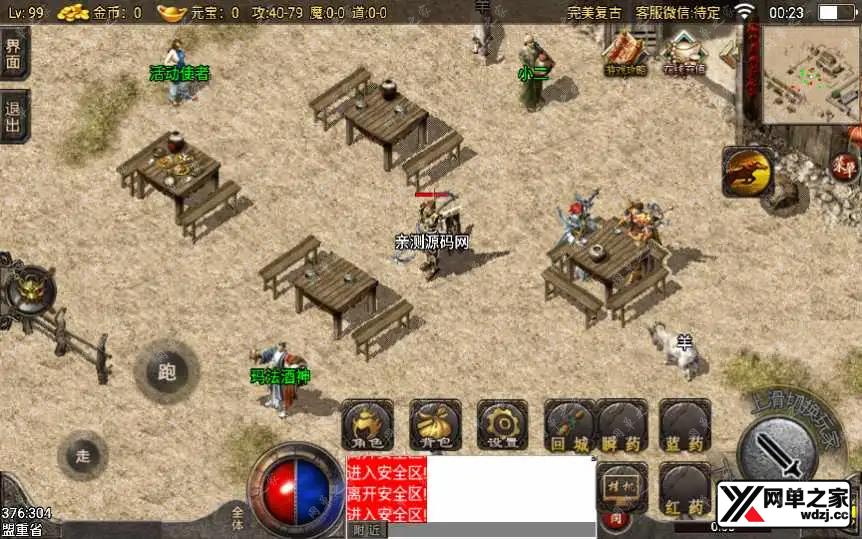Open the 背包 backpack
The height and width of the screenshot is (539, 862).
(x=435, y=425)
